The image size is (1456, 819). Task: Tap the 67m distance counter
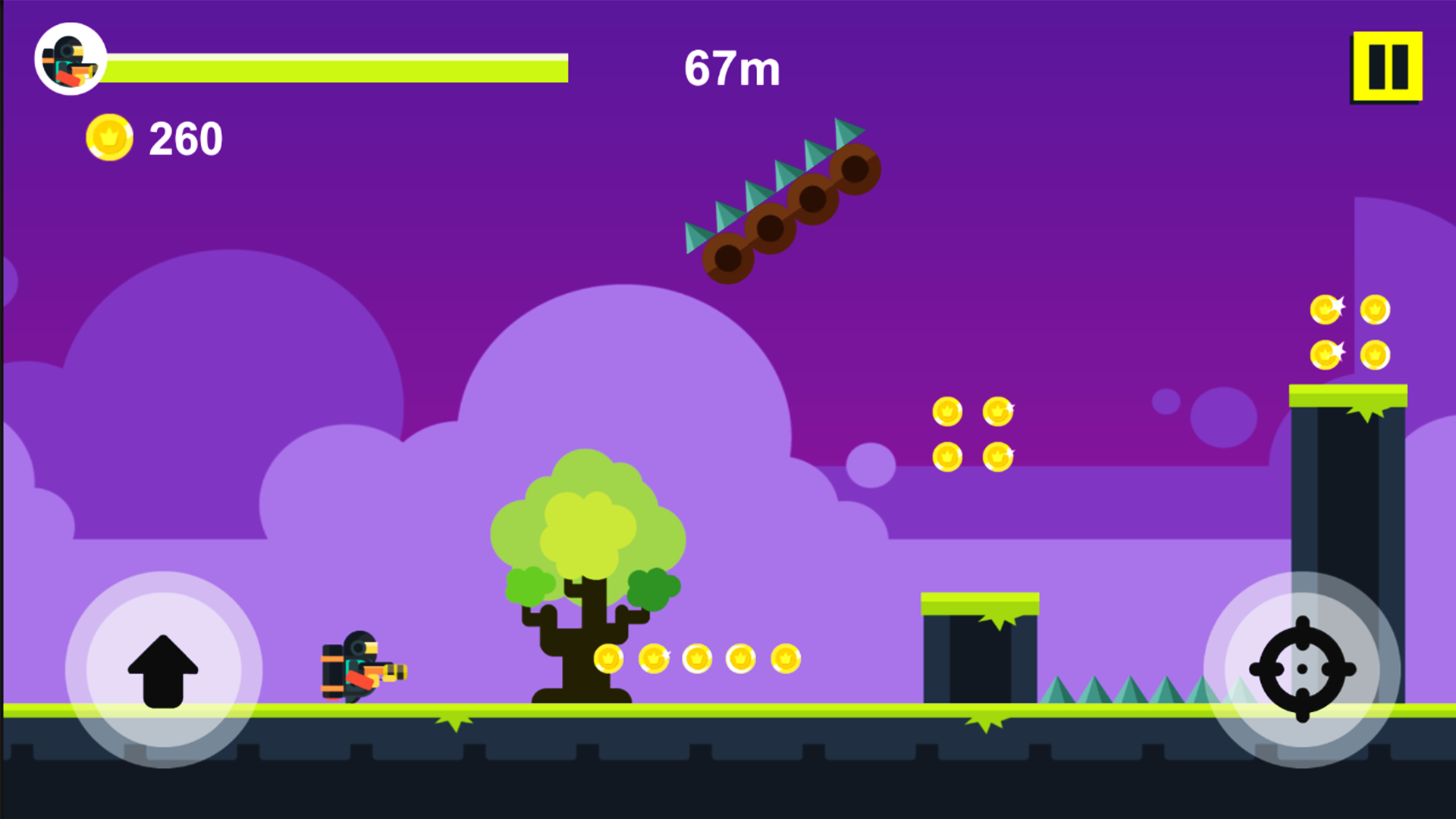click(733, 68)
